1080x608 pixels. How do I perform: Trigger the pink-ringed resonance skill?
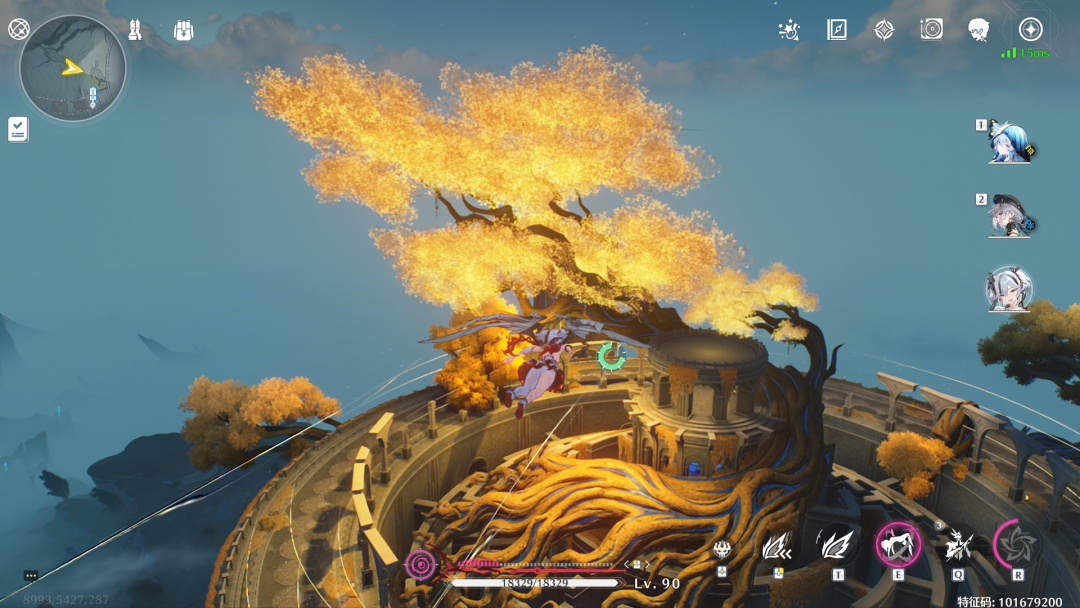(898, 545)
